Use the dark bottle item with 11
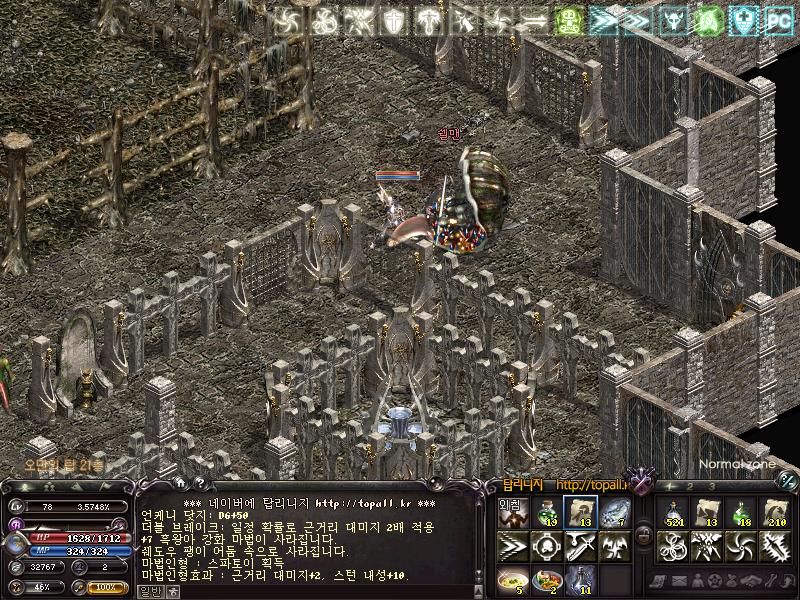The image size is (800, 600). point(581,579)
